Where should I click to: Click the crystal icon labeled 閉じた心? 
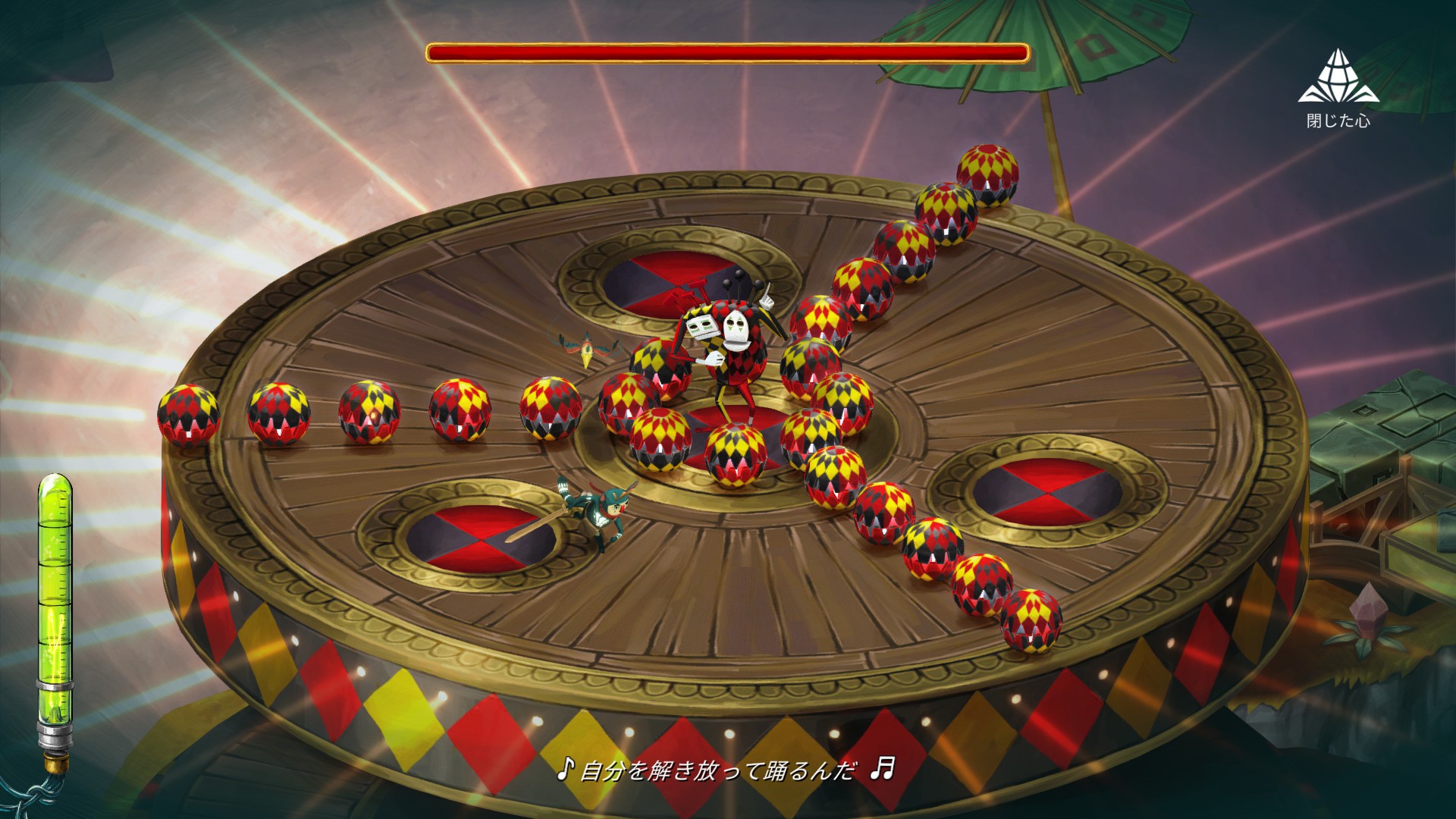(1338, 77)
